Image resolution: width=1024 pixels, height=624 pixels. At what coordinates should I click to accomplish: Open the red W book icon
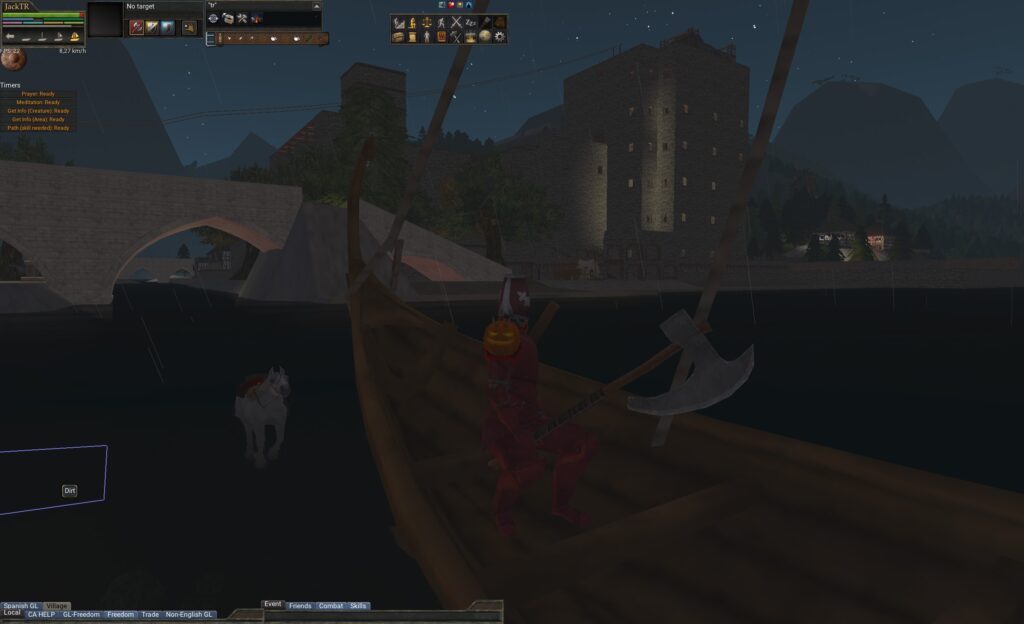[441, 37]
